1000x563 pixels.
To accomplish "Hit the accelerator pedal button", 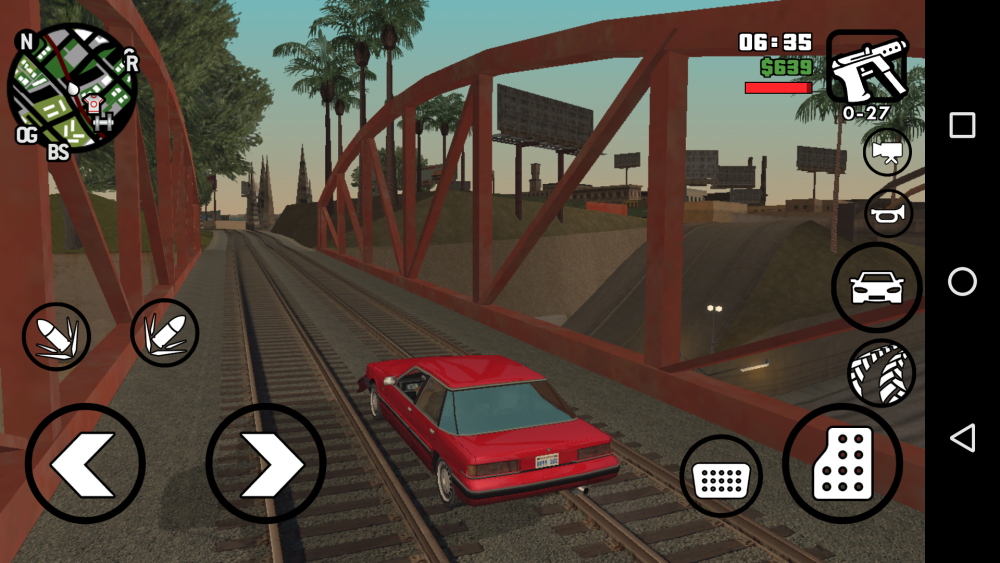I will [x=842, y=463].
